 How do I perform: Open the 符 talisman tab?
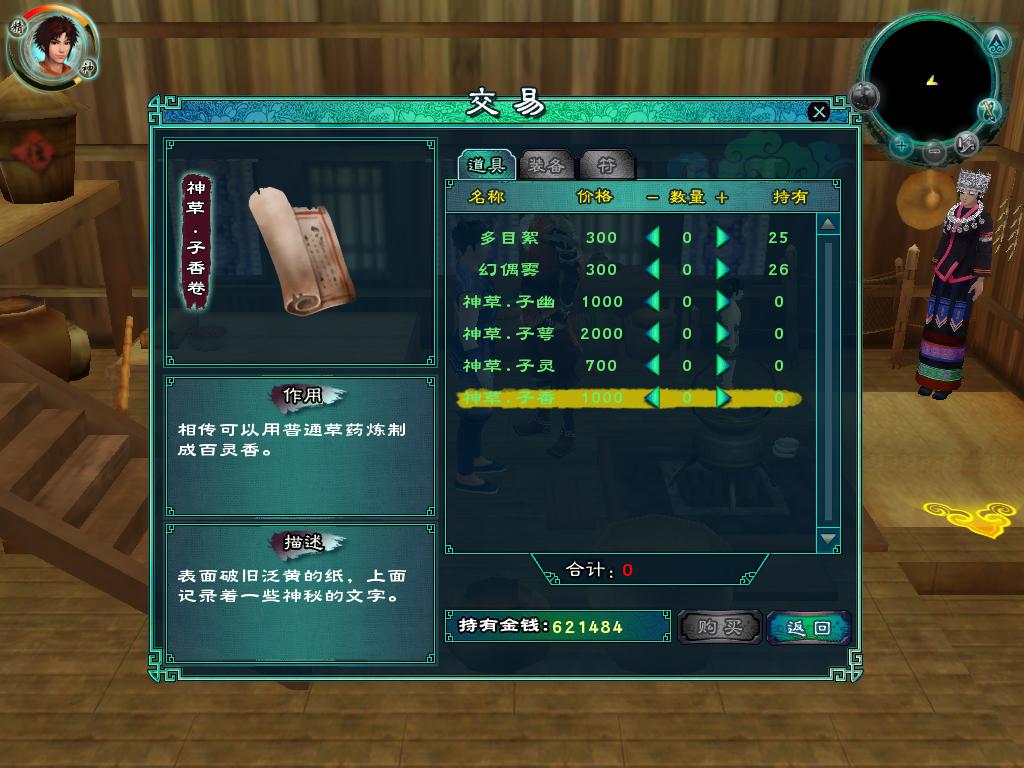click(x=606, y=165)
